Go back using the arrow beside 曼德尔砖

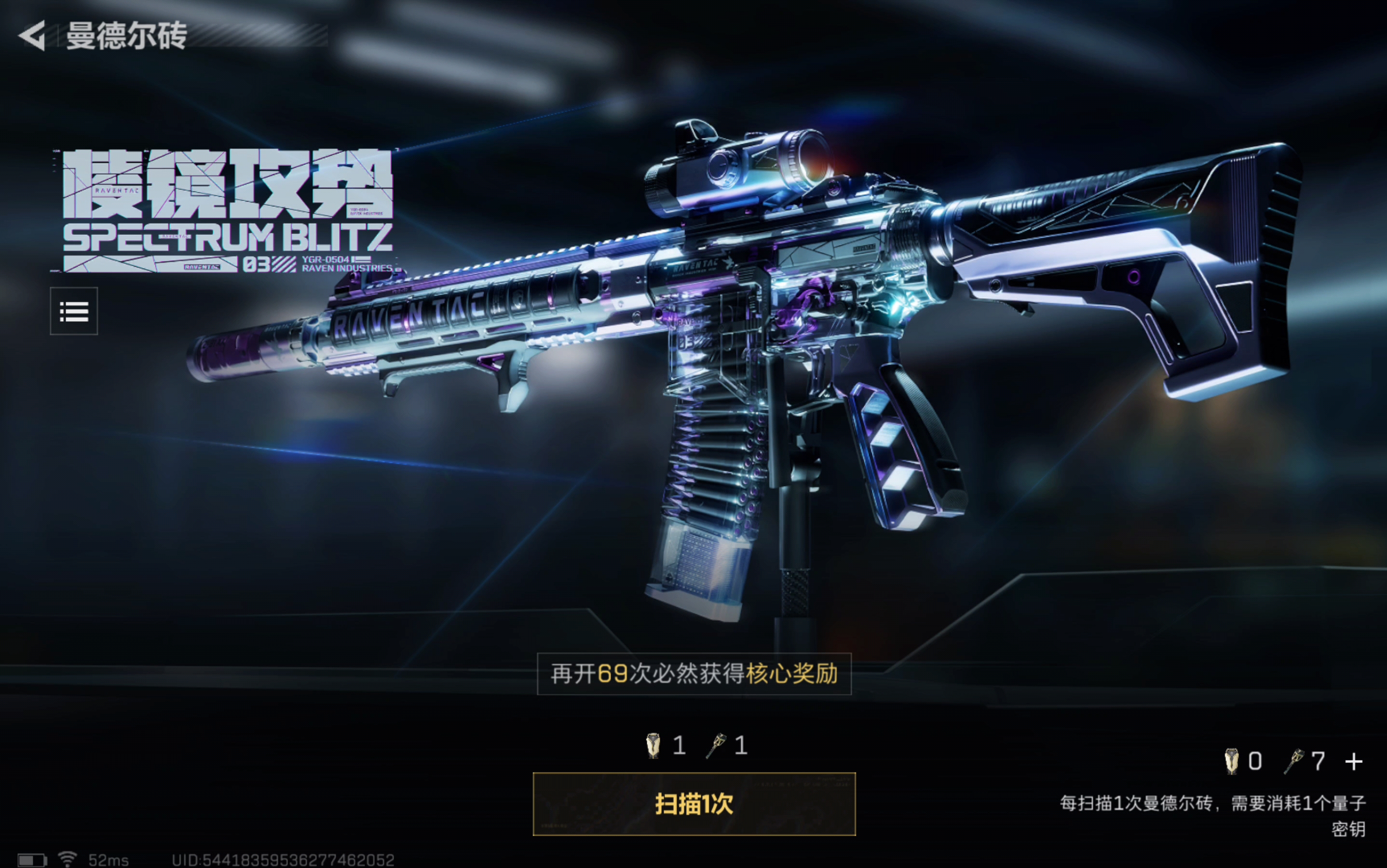point(33,36)
